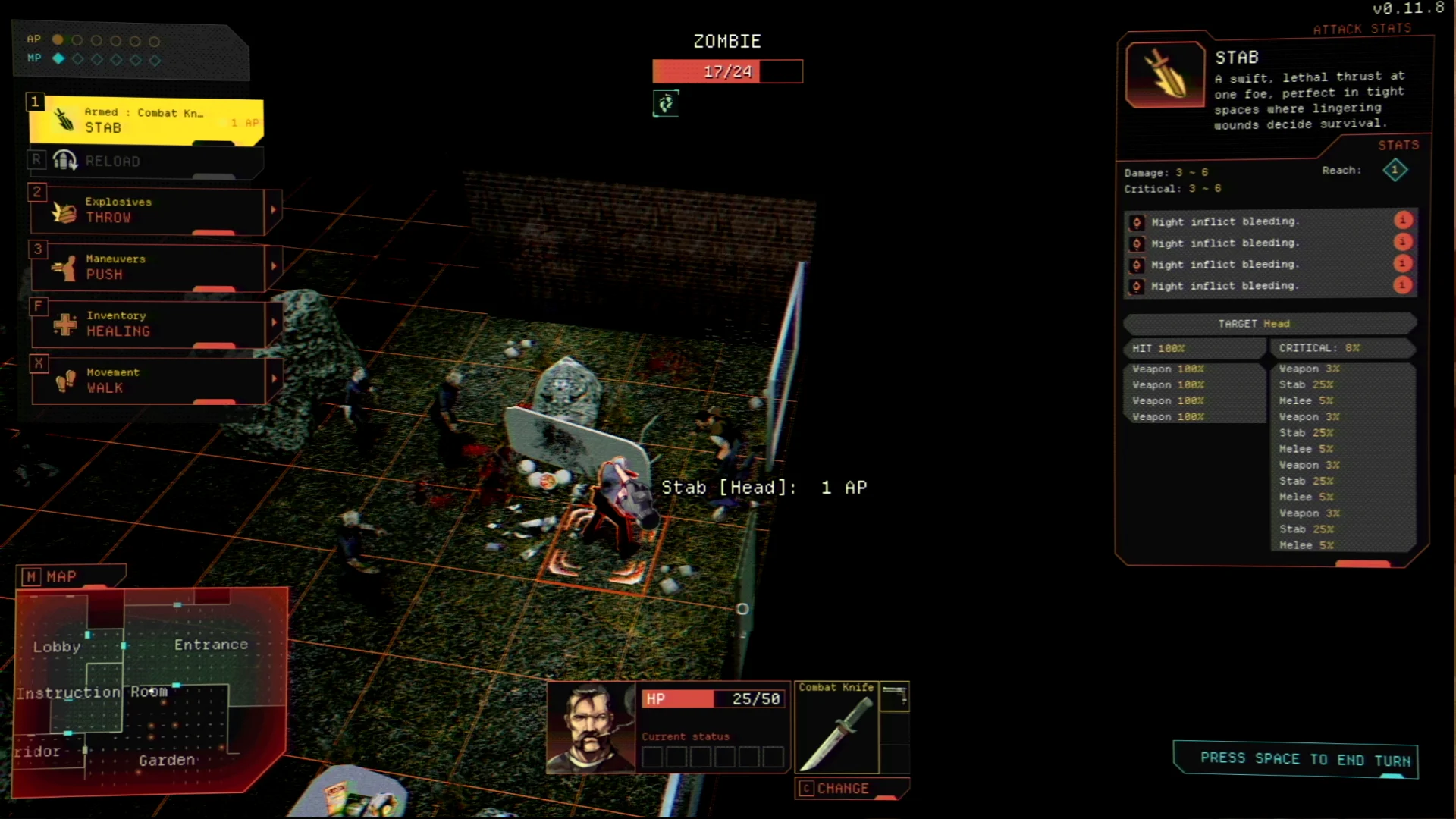Click the stab weapon icon in Attack Stats

click(1164, 74)
